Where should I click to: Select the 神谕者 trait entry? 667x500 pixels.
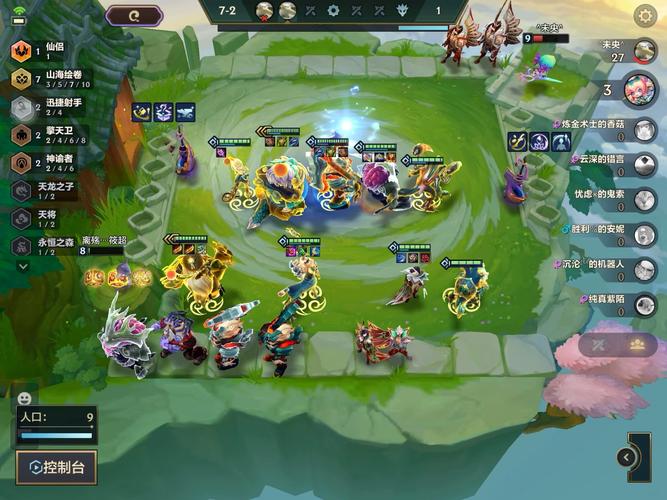tap(50, 163)
